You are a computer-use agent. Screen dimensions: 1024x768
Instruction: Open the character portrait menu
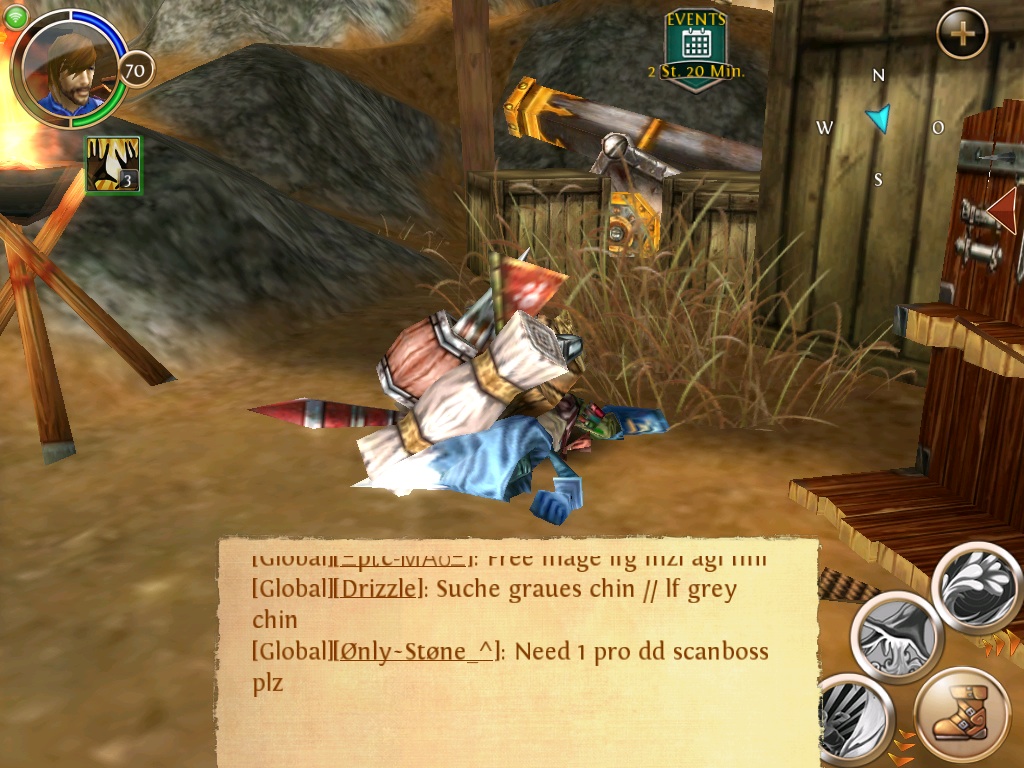[68, 70]
